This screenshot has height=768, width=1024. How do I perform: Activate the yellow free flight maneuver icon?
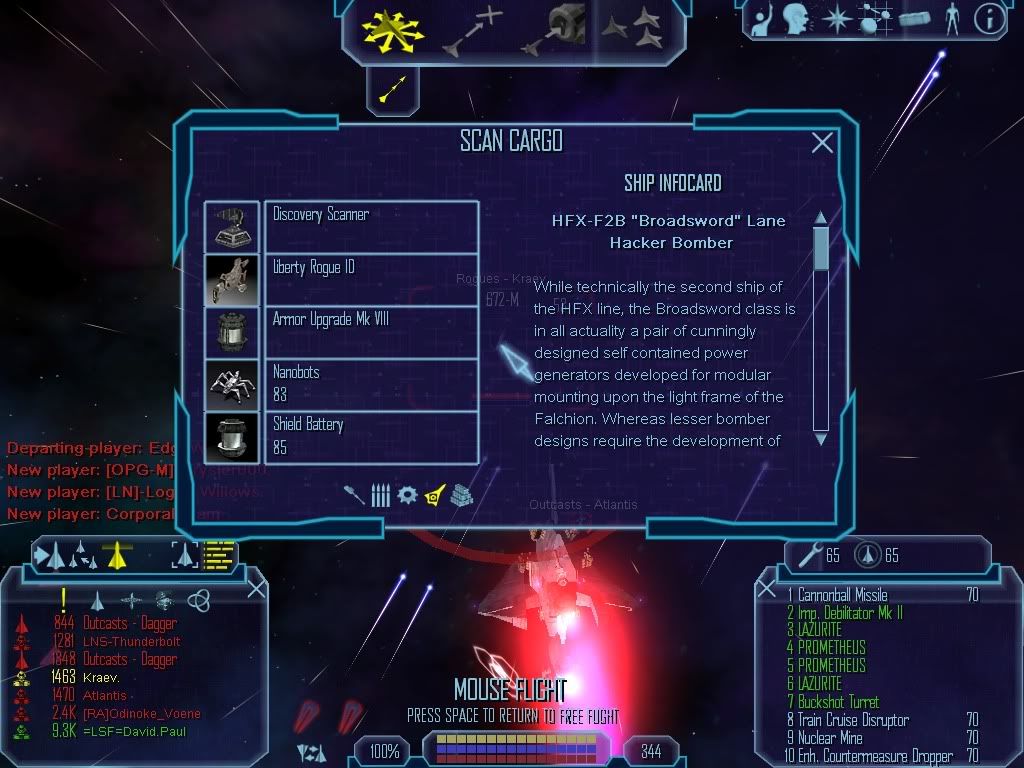click(x=393, y=28)
